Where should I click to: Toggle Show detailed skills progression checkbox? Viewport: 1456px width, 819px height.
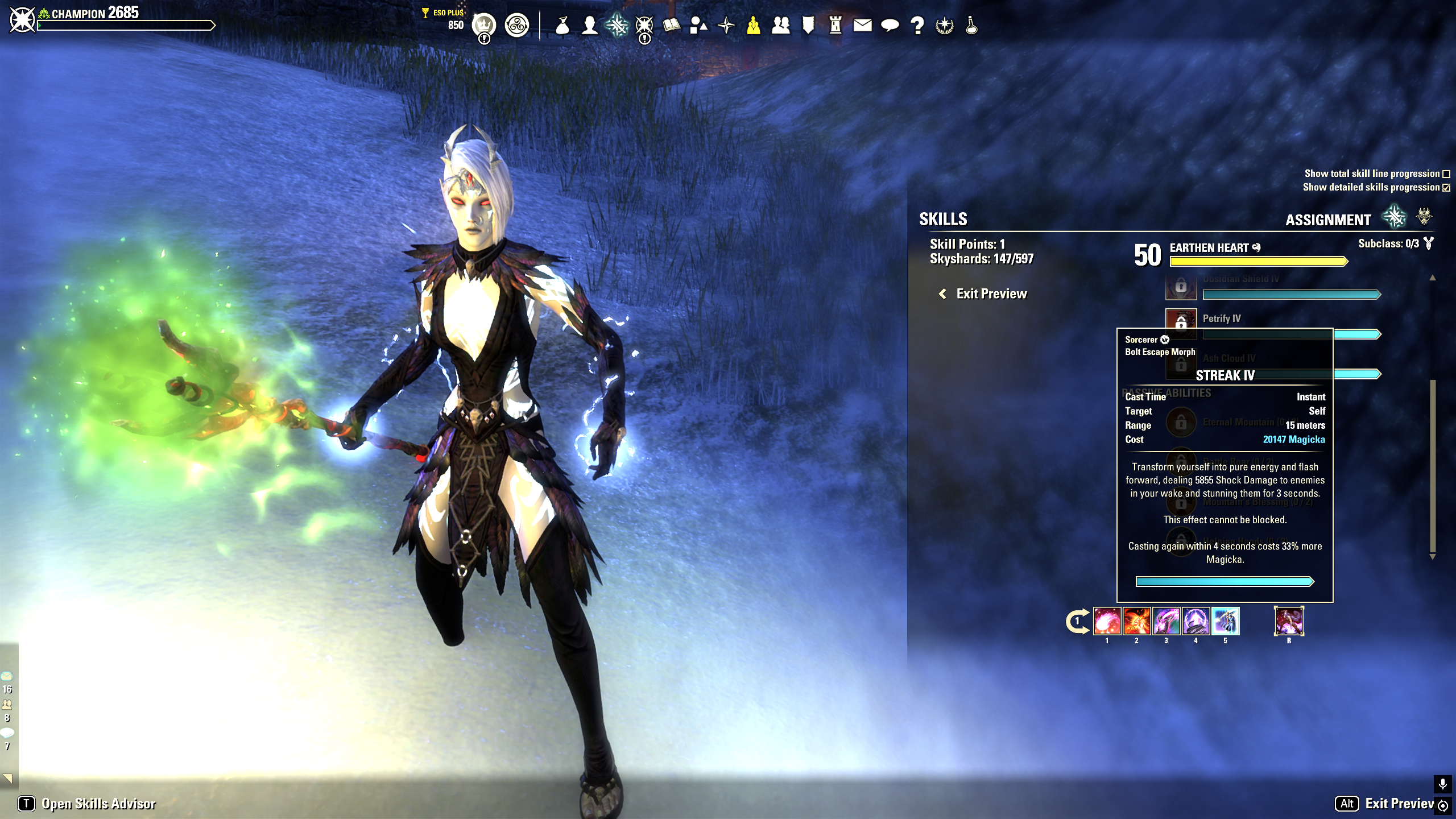tap(1446, 188)
